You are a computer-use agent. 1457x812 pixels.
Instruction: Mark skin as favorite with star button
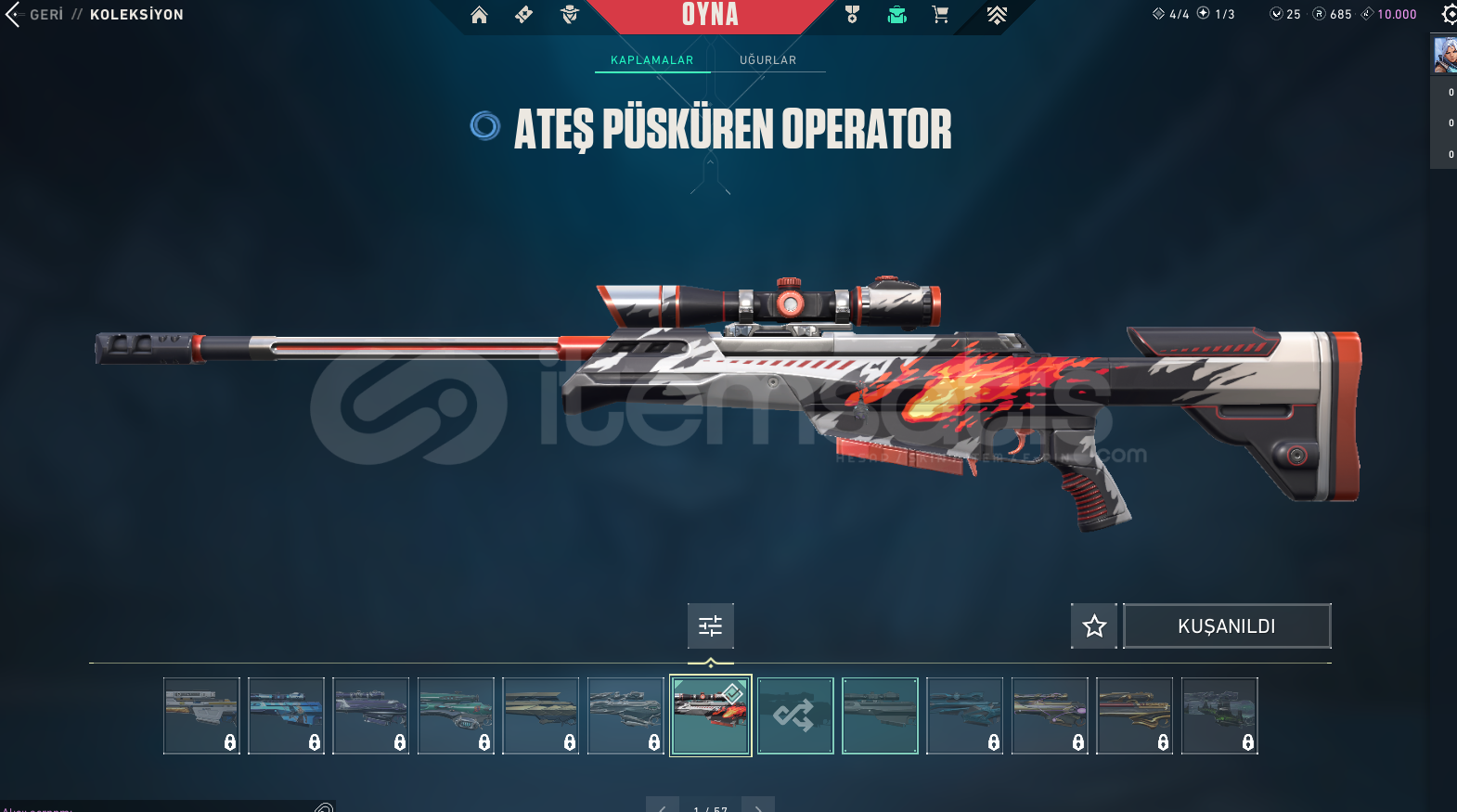click(x=1094, y=626)
